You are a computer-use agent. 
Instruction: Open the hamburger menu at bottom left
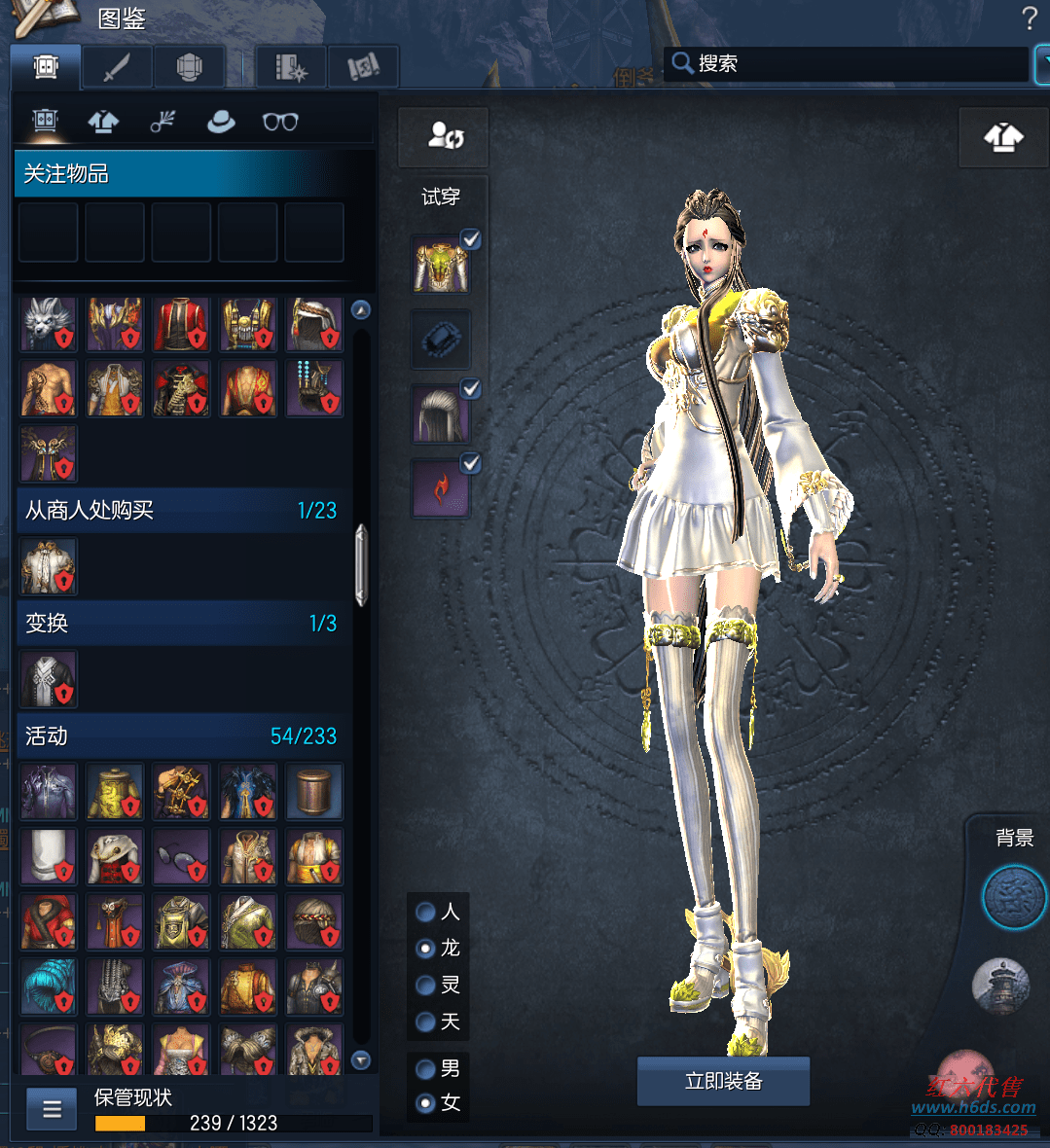coord(53,1109)
